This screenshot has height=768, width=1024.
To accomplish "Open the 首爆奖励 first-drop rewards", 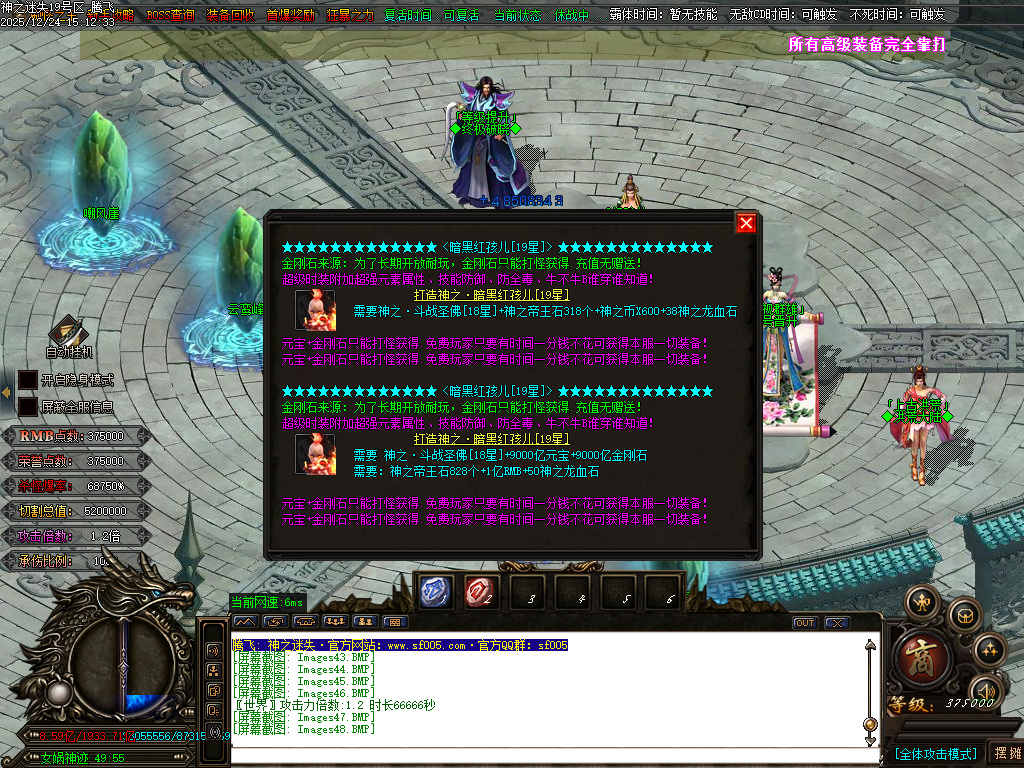I will tap(290, 15).
